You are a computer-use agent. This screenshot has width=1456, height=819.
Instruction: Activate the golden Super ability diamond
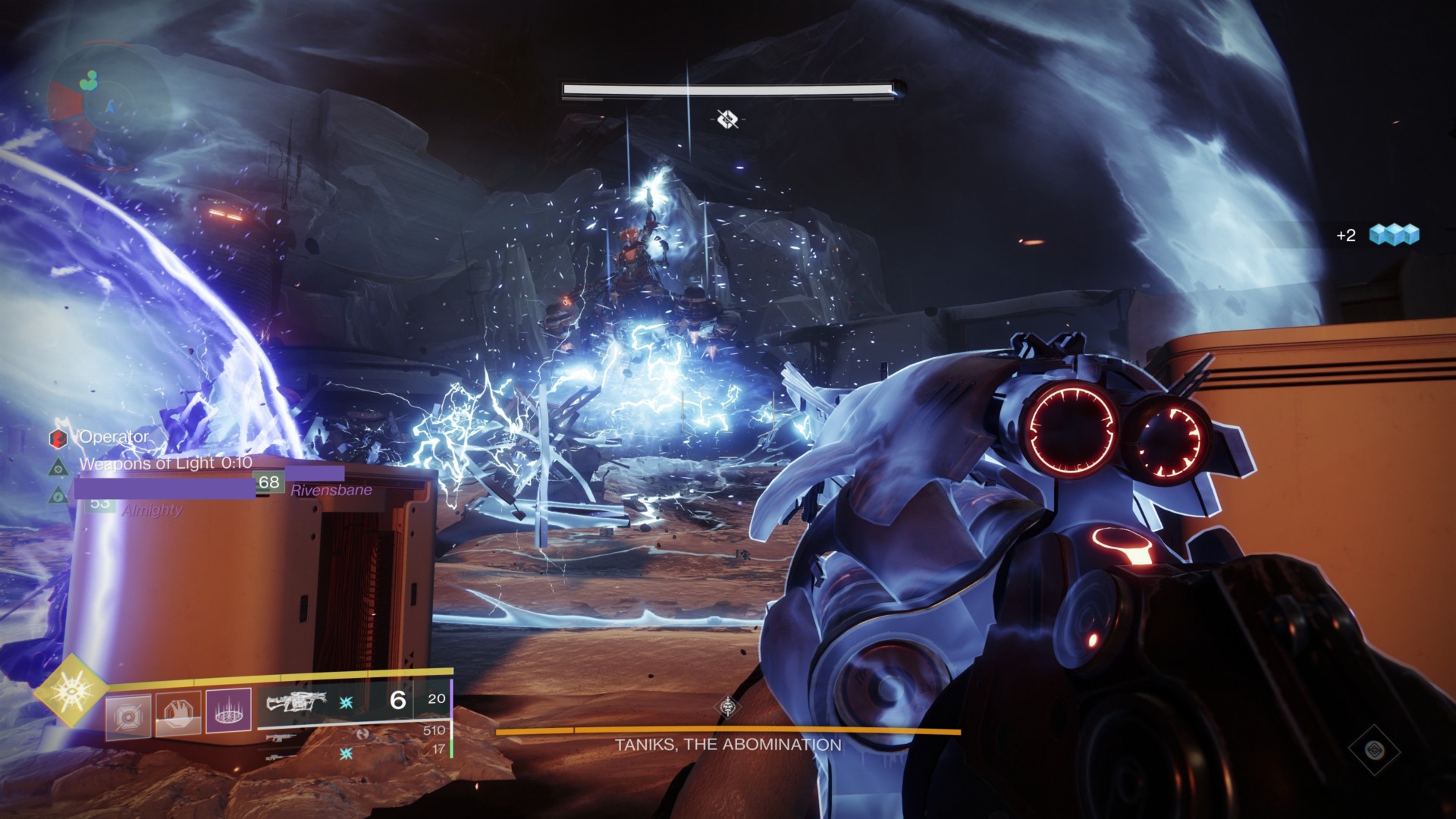coord(72,690)
